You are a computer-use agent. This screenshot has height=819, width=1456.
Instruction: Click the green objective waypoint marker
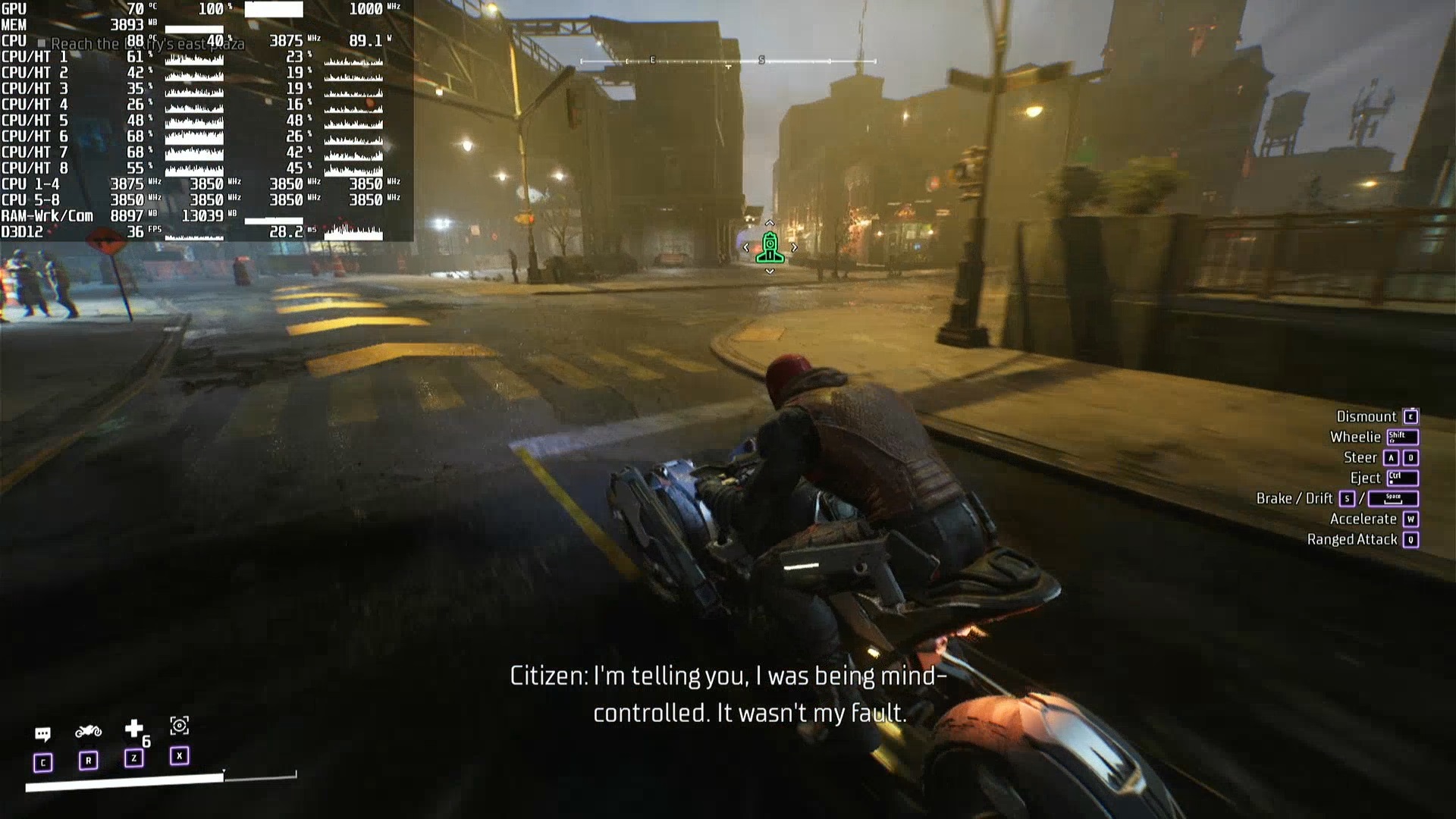[770, 247]
